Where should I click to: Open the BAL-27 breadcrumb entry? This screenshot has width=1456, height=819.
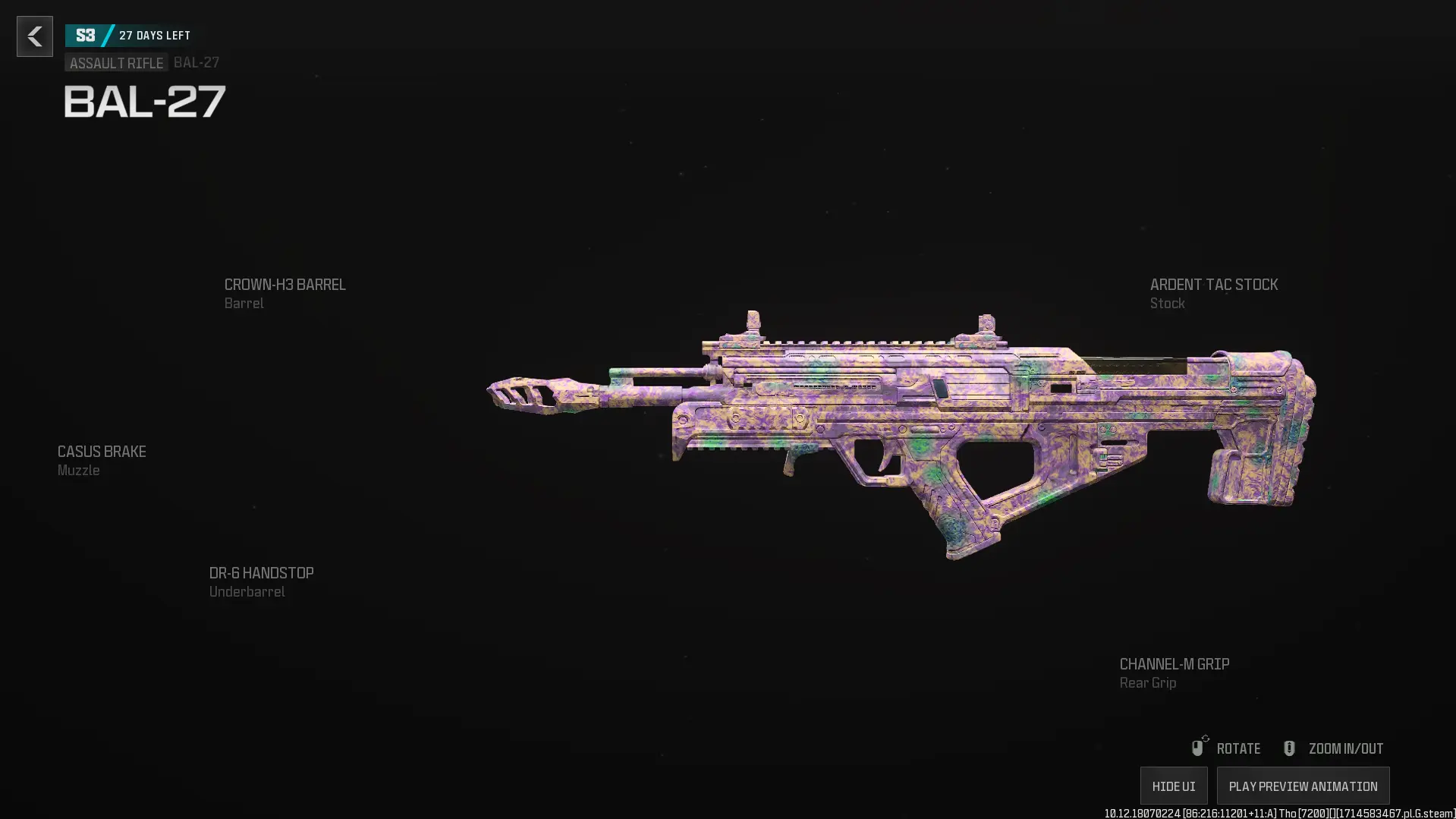[x=196, y=63]
